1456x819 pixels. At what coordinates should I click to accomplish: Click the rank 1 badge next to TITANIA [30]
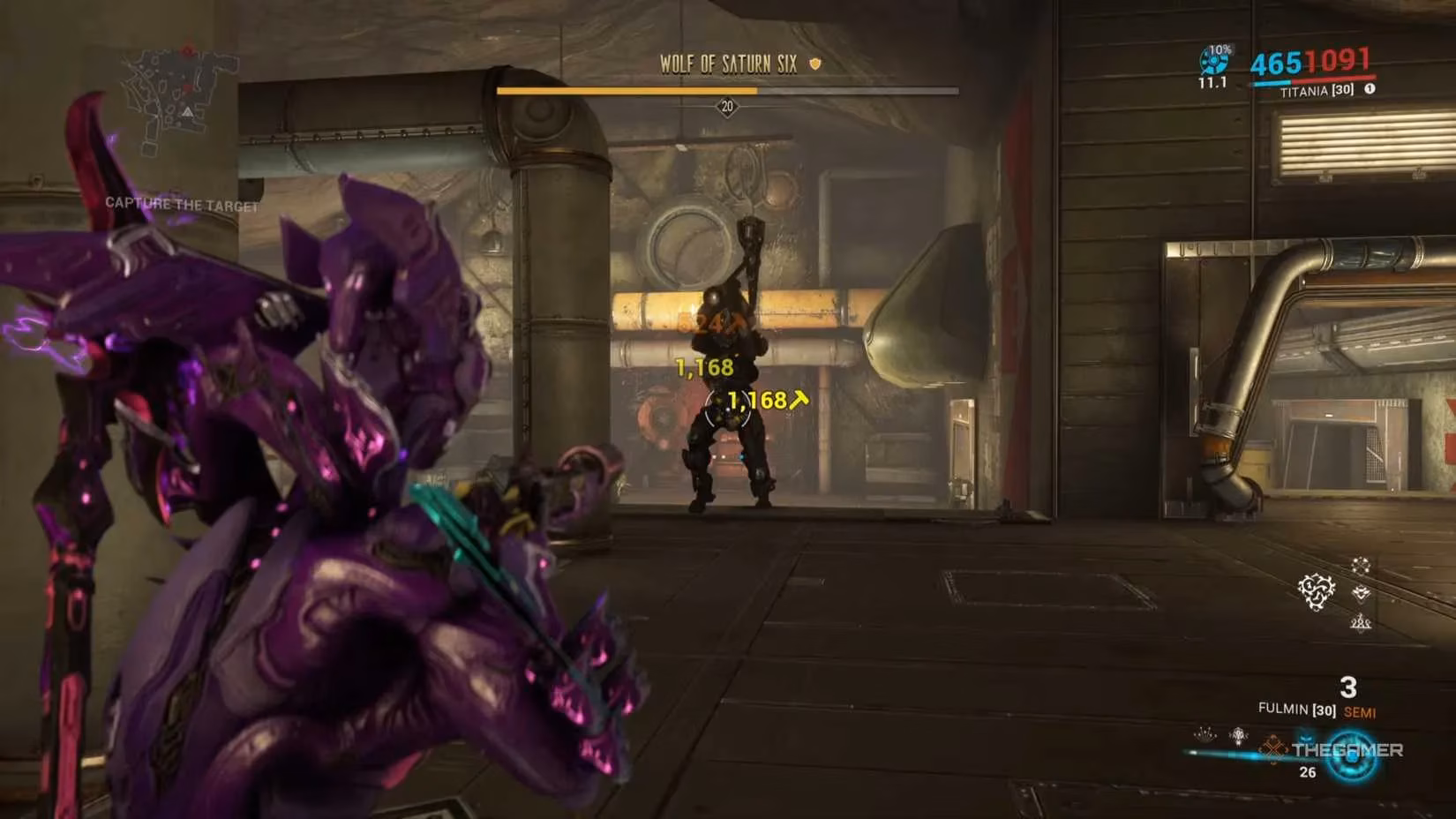pyautogui.click(x=1370, y=88)
